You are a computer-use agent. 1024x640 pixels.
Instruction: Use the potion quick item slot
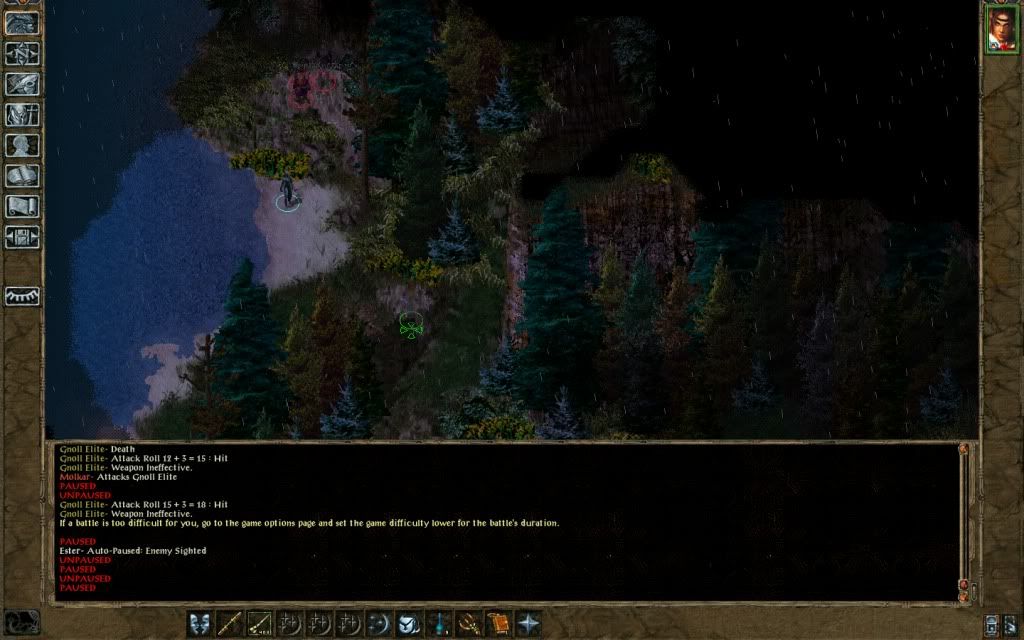pyautogui.click(x=438, y=622)
